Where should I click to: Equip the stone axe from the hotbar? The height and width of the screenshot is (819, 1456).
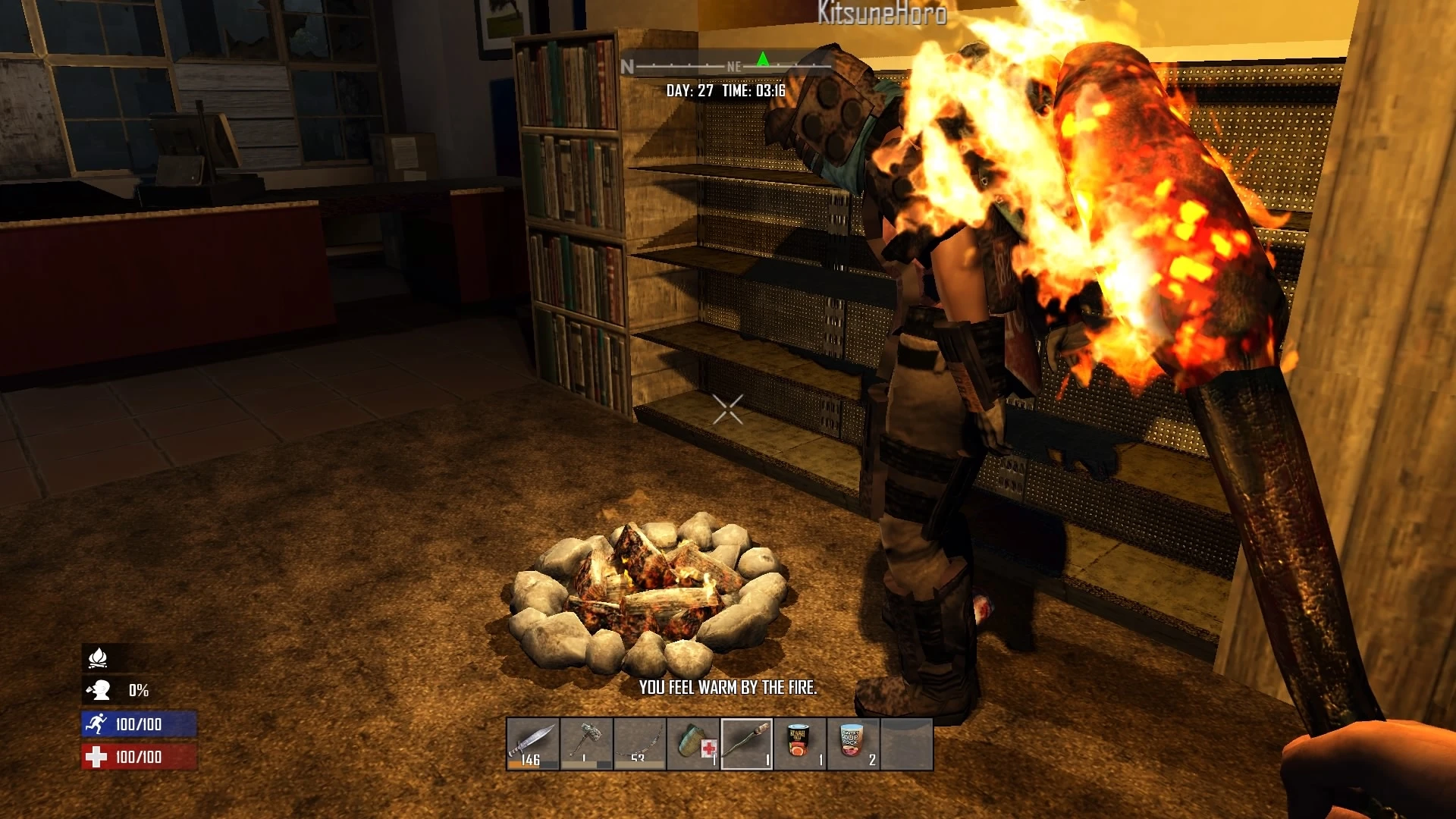pos(587,744)
